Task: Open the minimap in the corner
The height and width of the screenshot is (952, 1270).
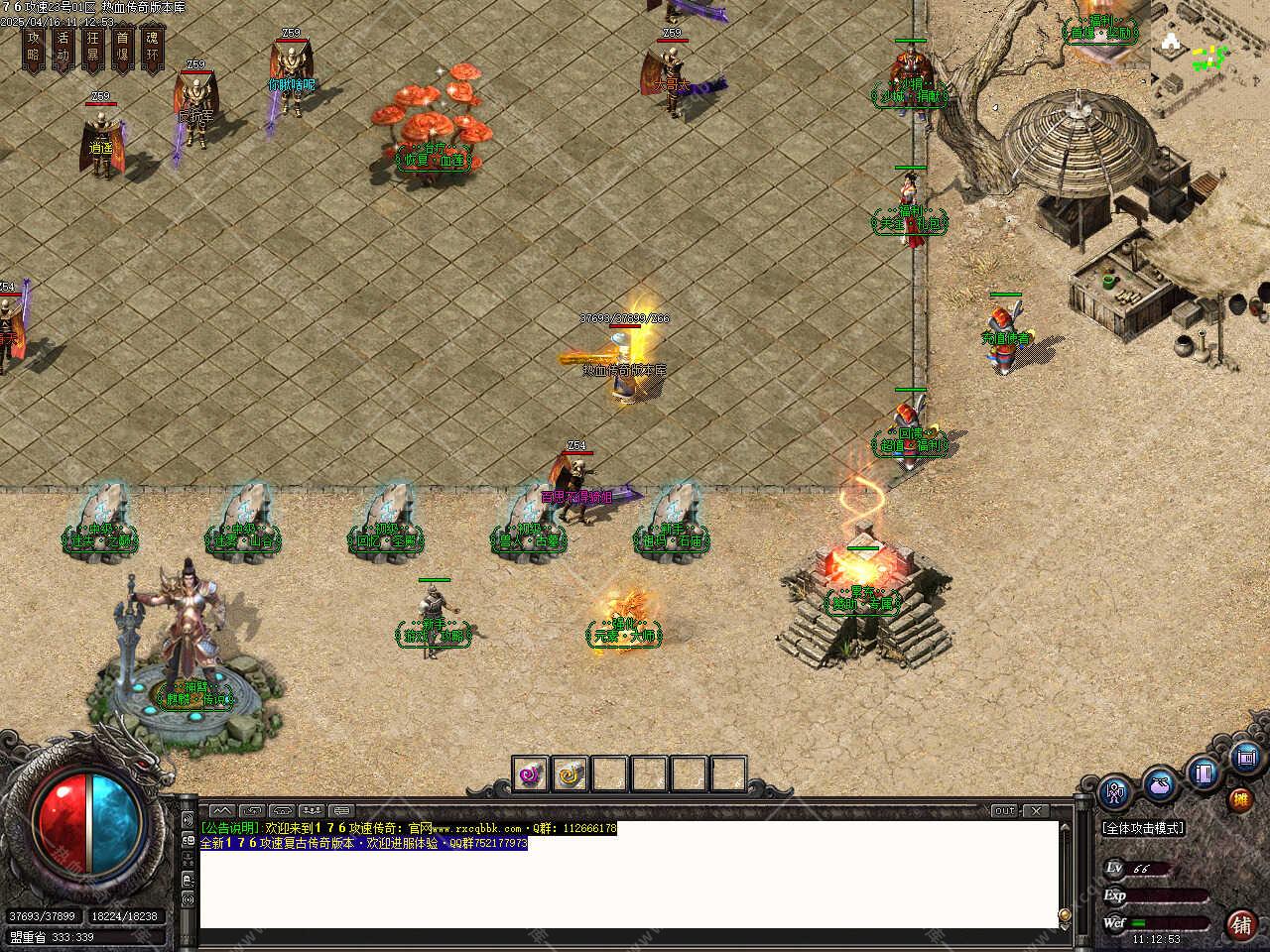Action: click(x=1208, y=45)
